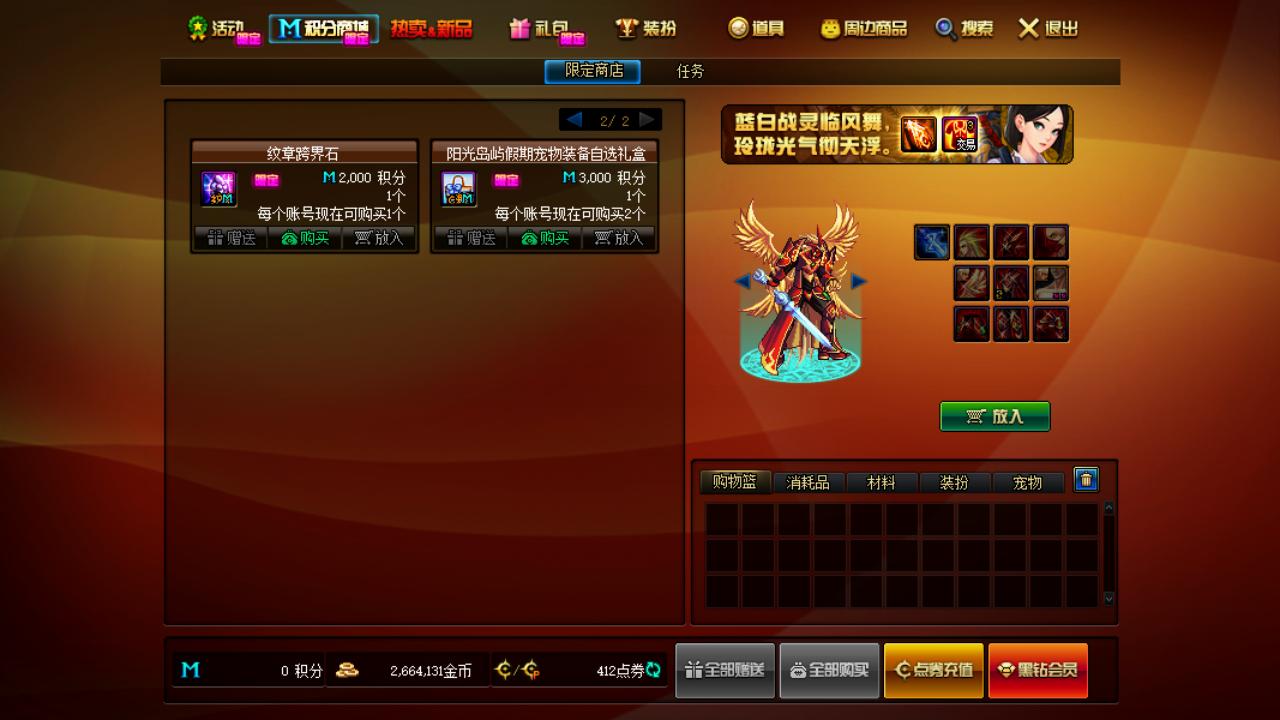Click 购买 under 纹章跨界石
Viewport: 1280px width, 720px height.
(308, 238)
